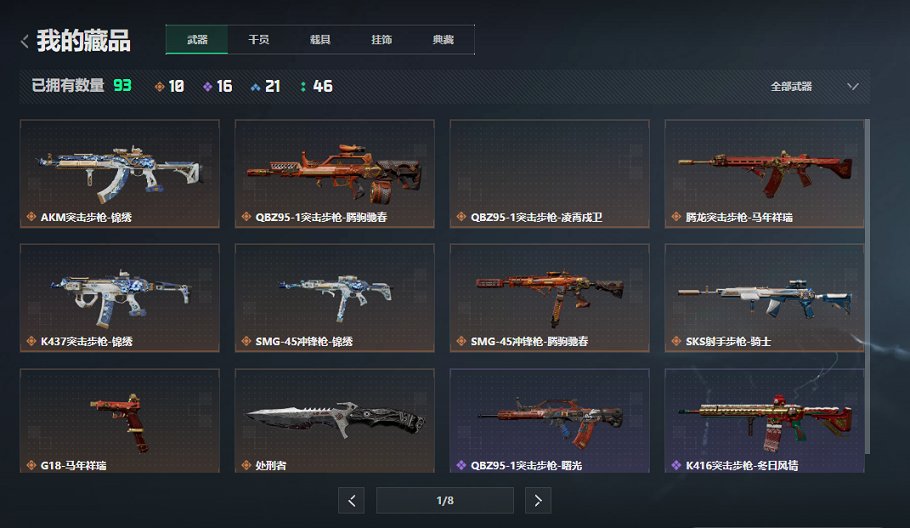910x528 pixels.
Task: Show the 挂饰 tab
Action: pos(381,40)
